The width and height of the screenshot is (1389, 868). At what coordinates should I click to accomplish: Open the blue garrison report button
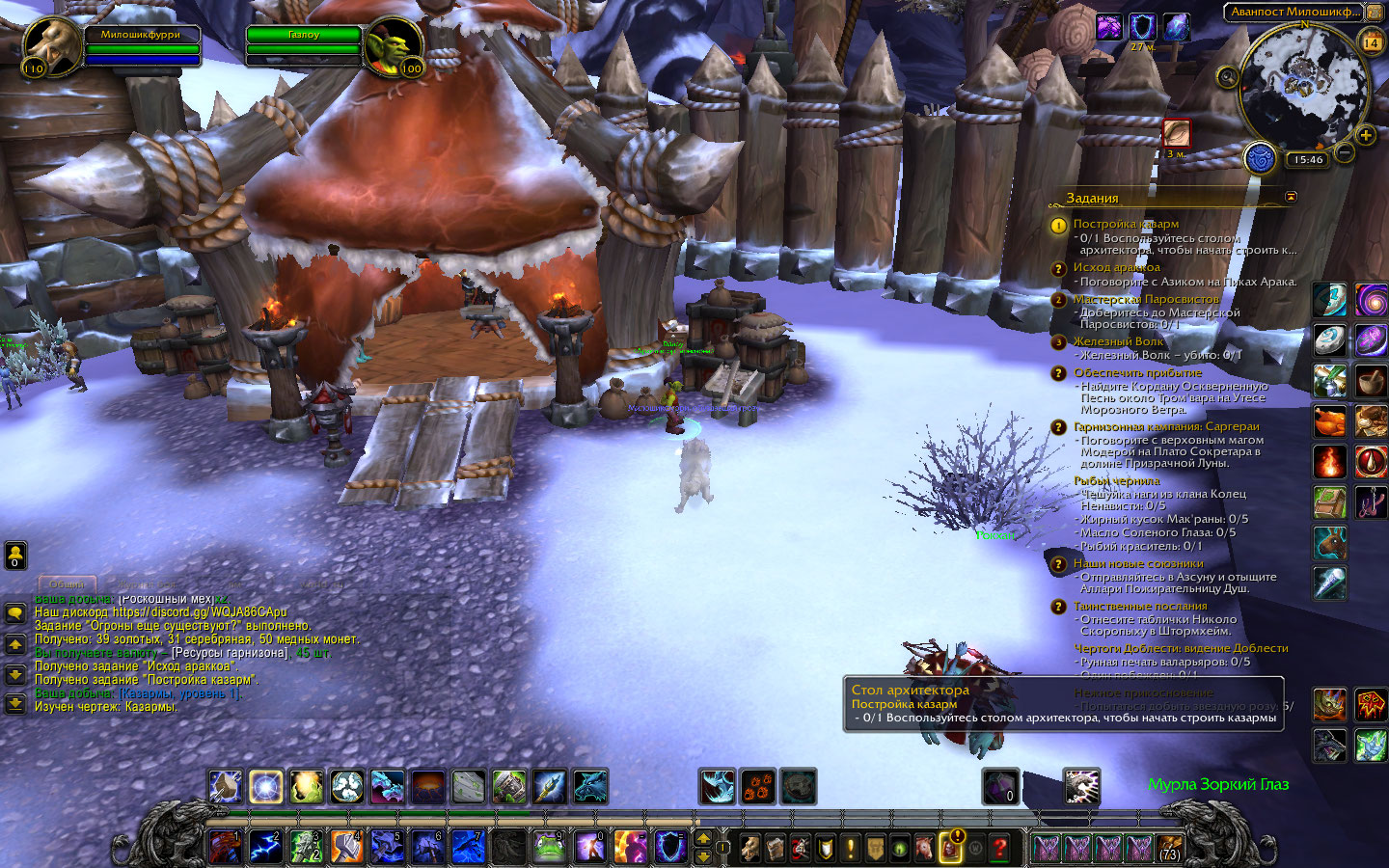(x=1261, y=157)
